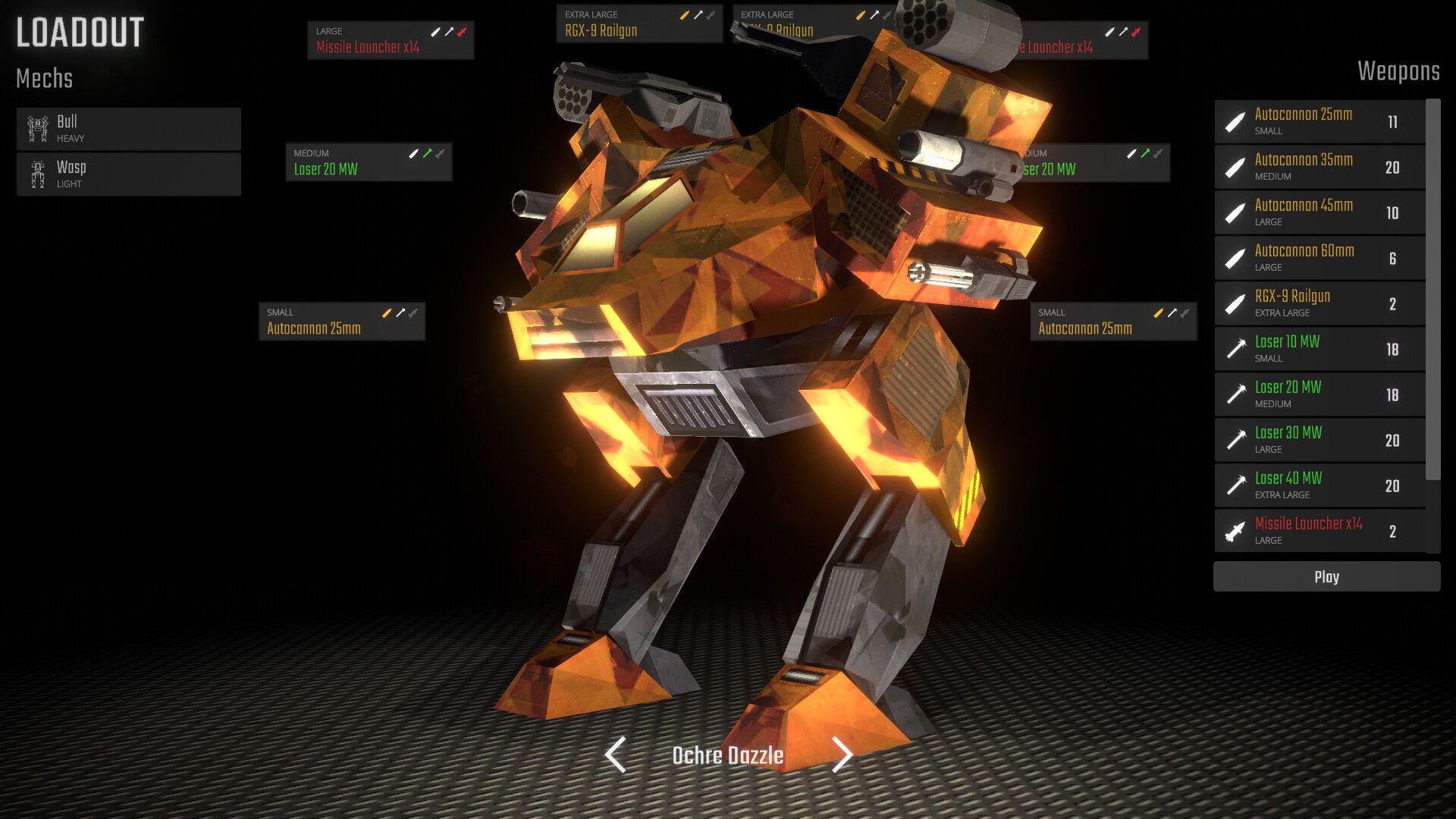
Task: Click the Wasp light mech icon
Action: (x=36, y=173)
